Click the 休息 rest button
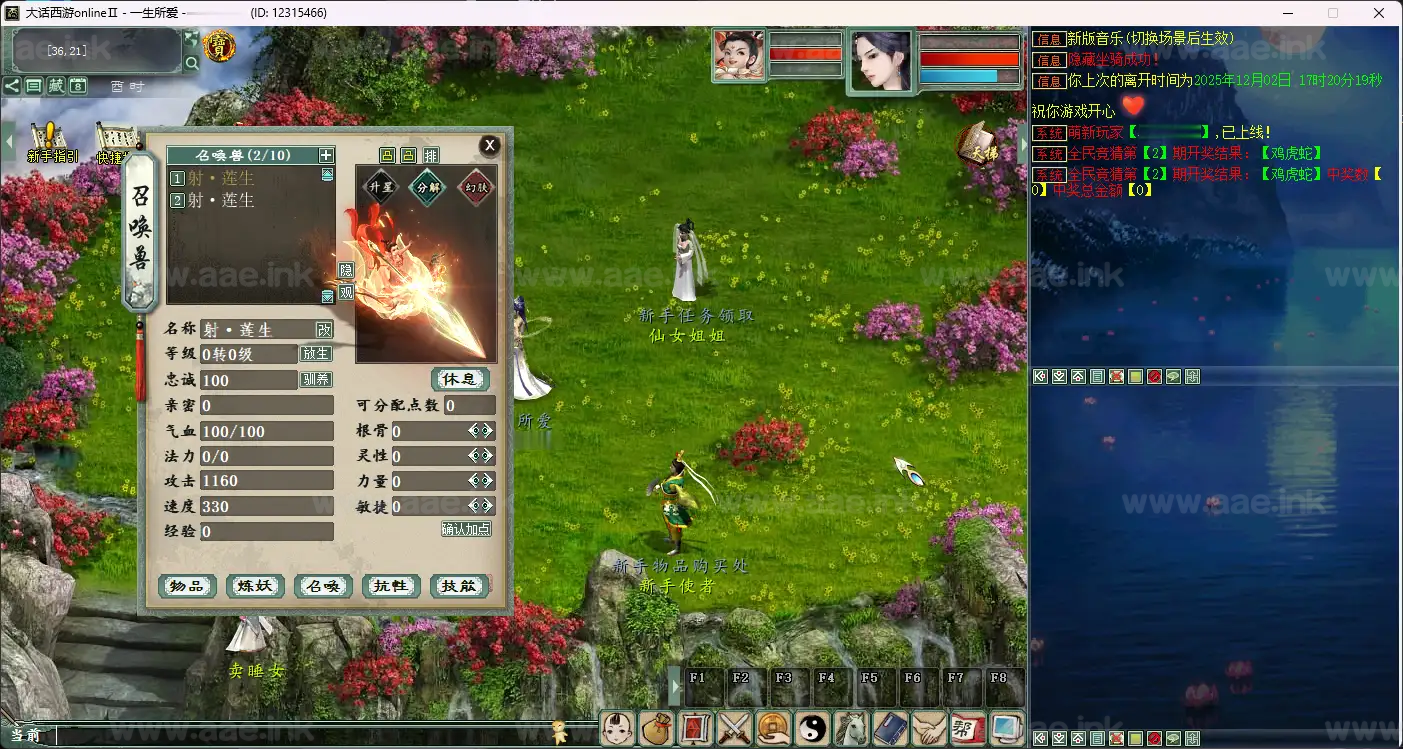The image size is (1403, 749). coord(460,379)
